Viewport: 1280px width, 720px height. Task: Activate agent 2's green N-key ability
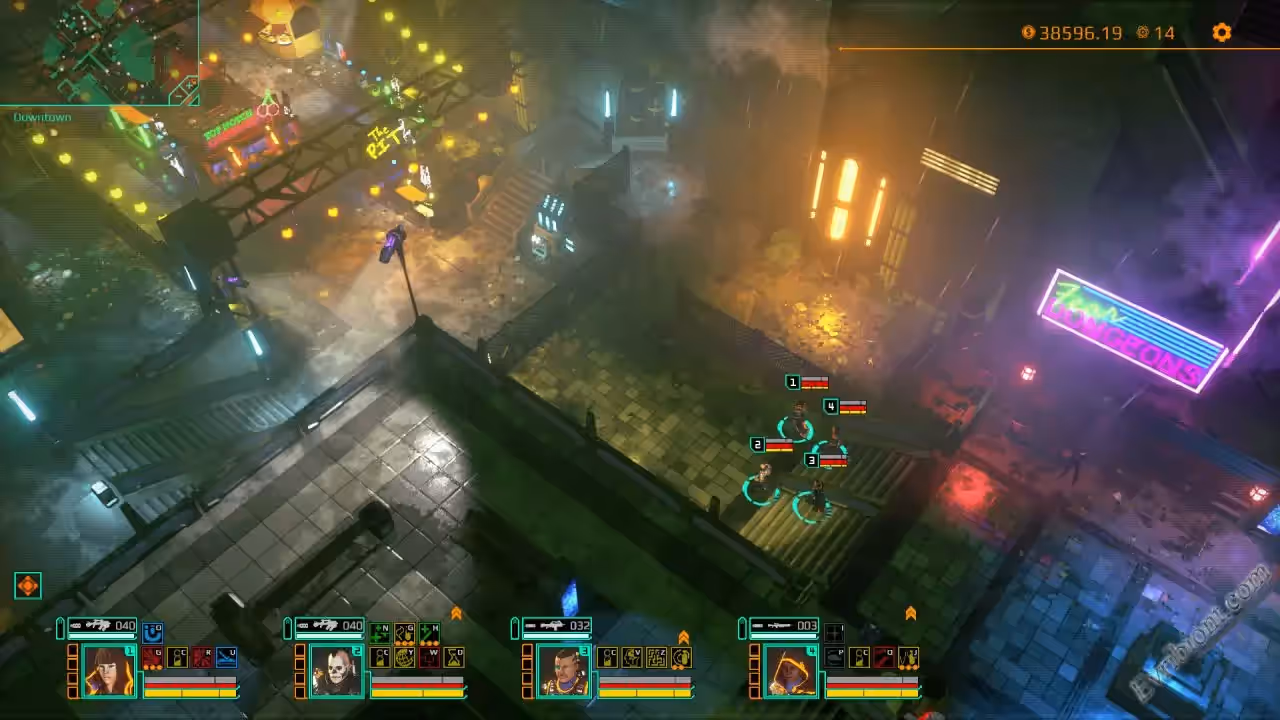(x=380, y=633)
